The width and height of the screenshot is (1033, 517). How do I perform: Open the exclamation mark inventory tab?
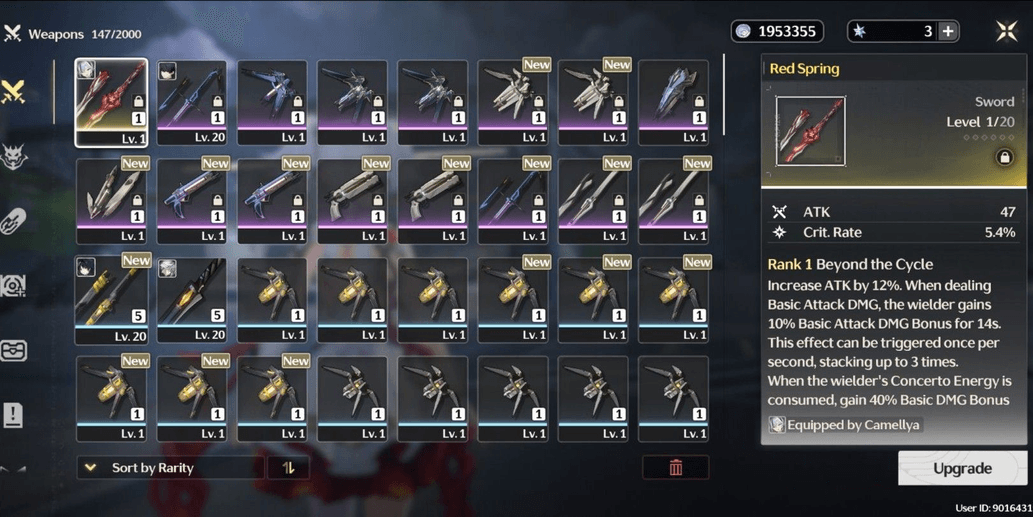pyautogui.click(x=14, y=414)
